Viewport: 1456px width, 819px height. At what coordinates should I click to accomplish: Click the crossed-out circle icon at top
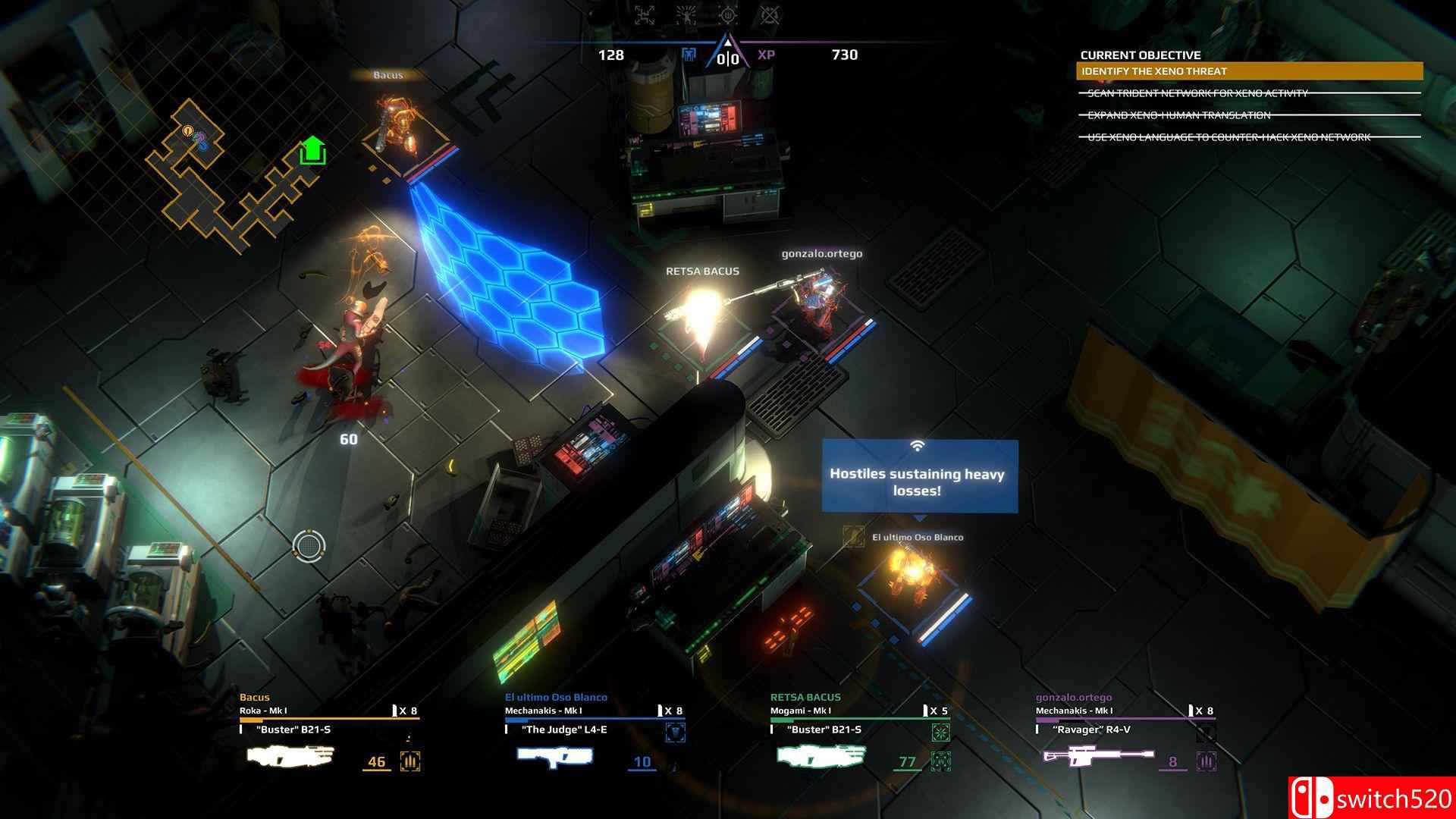click(770, 14)
